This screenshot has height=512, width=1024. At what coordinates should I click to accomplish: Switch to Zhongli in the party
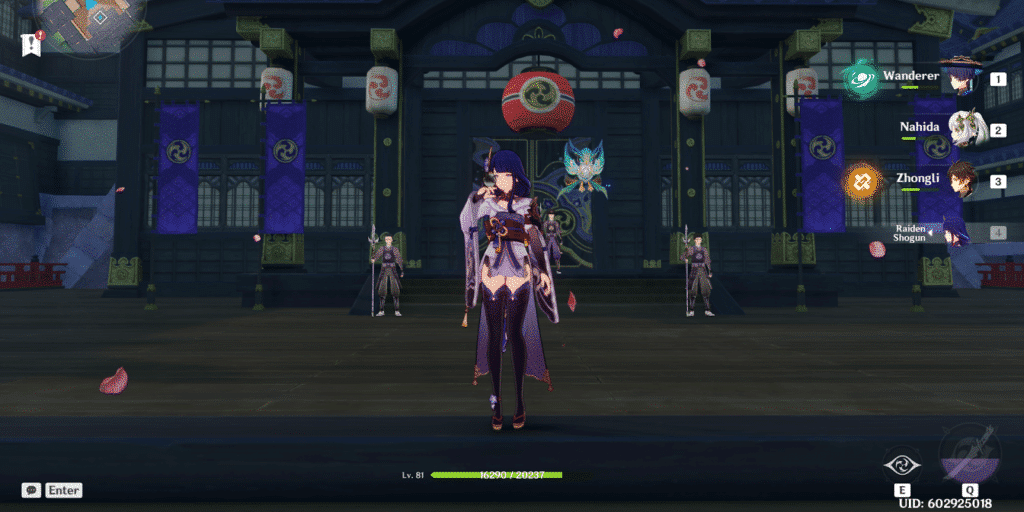pyautogui.click(x=962, y=182)
